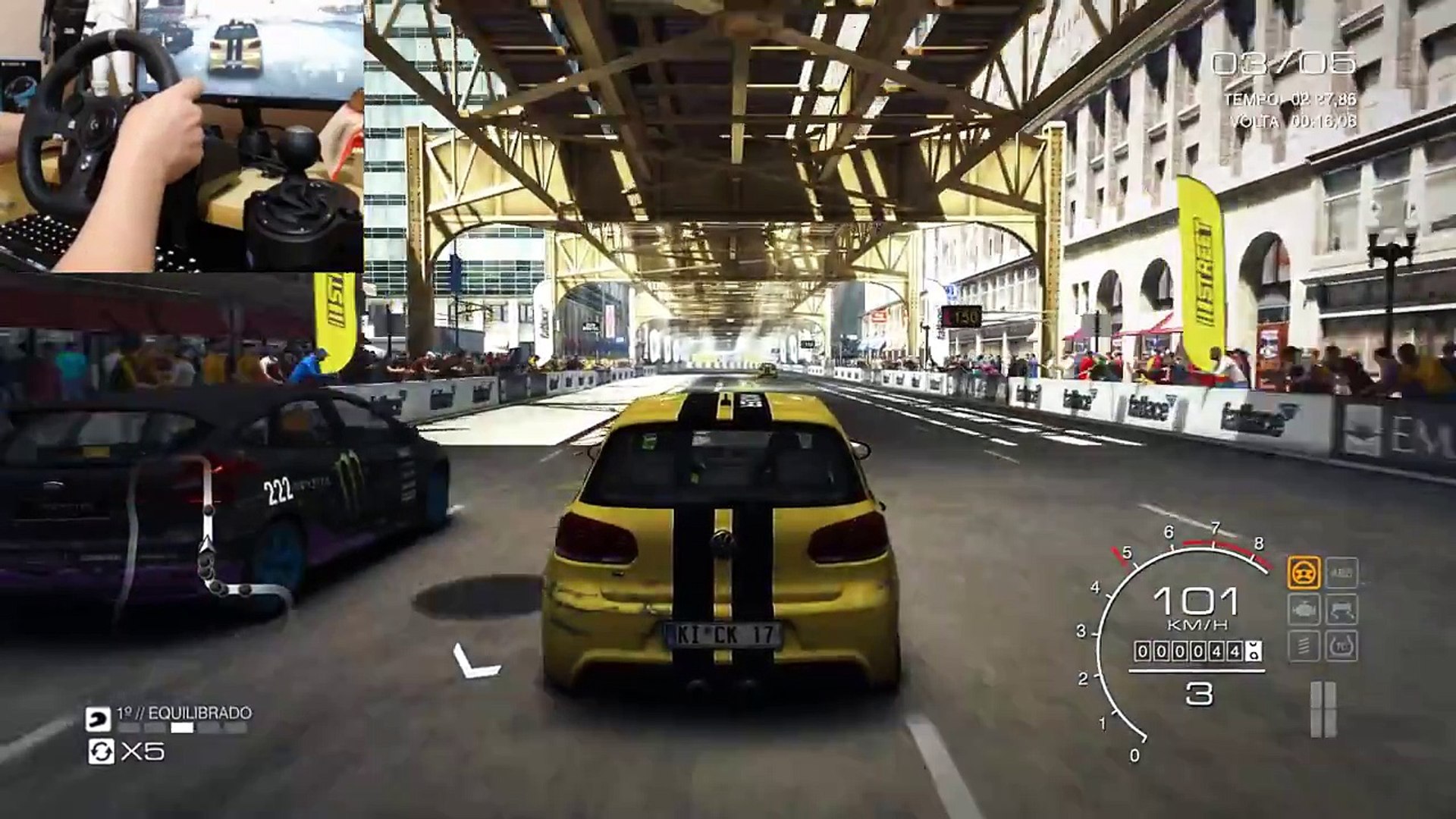The width and height of the screenshot is (1456, 819).
Task: Select the tire pressure warning icon
Action: click(x=1341, y=646)
